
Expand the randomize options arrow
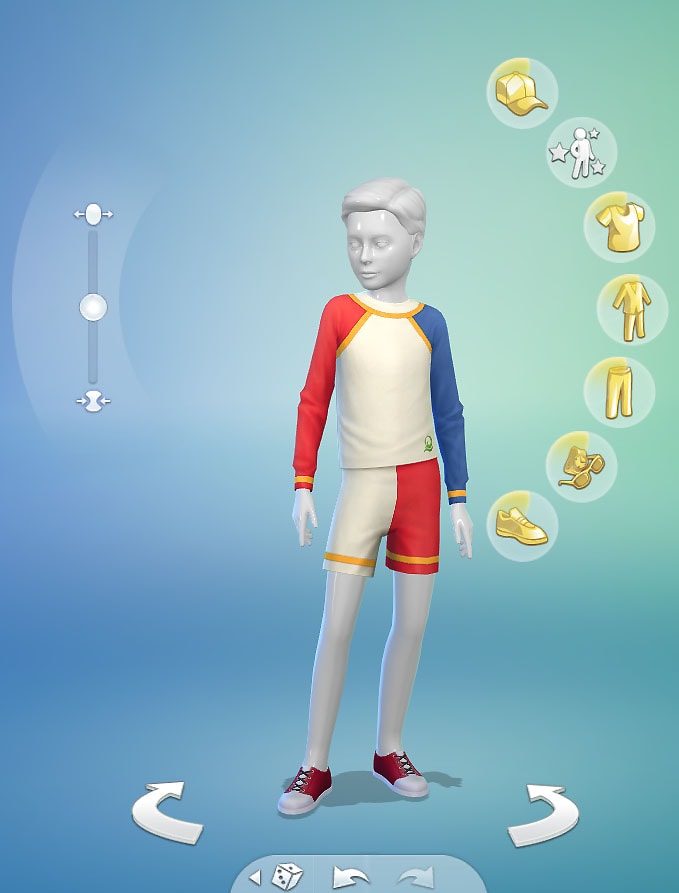255,878
